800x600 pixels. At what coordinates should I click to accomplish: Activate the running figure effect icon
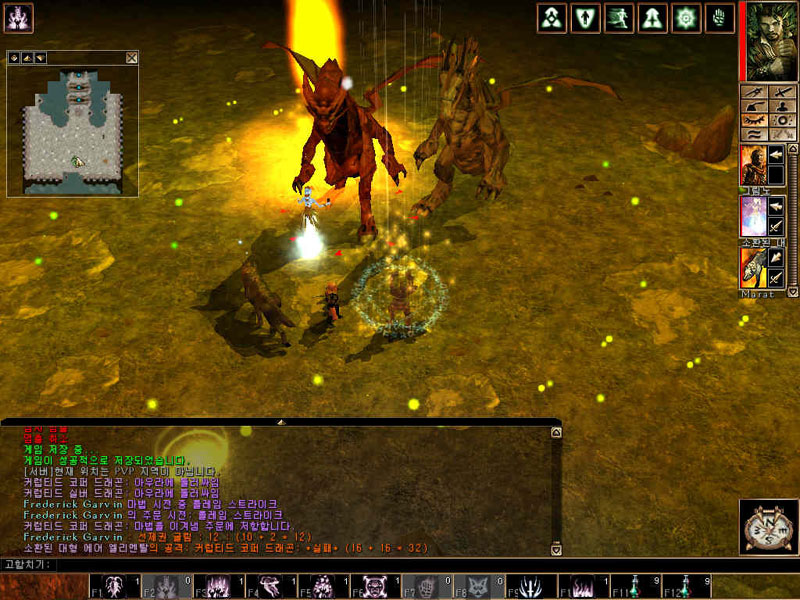point(619,17)
